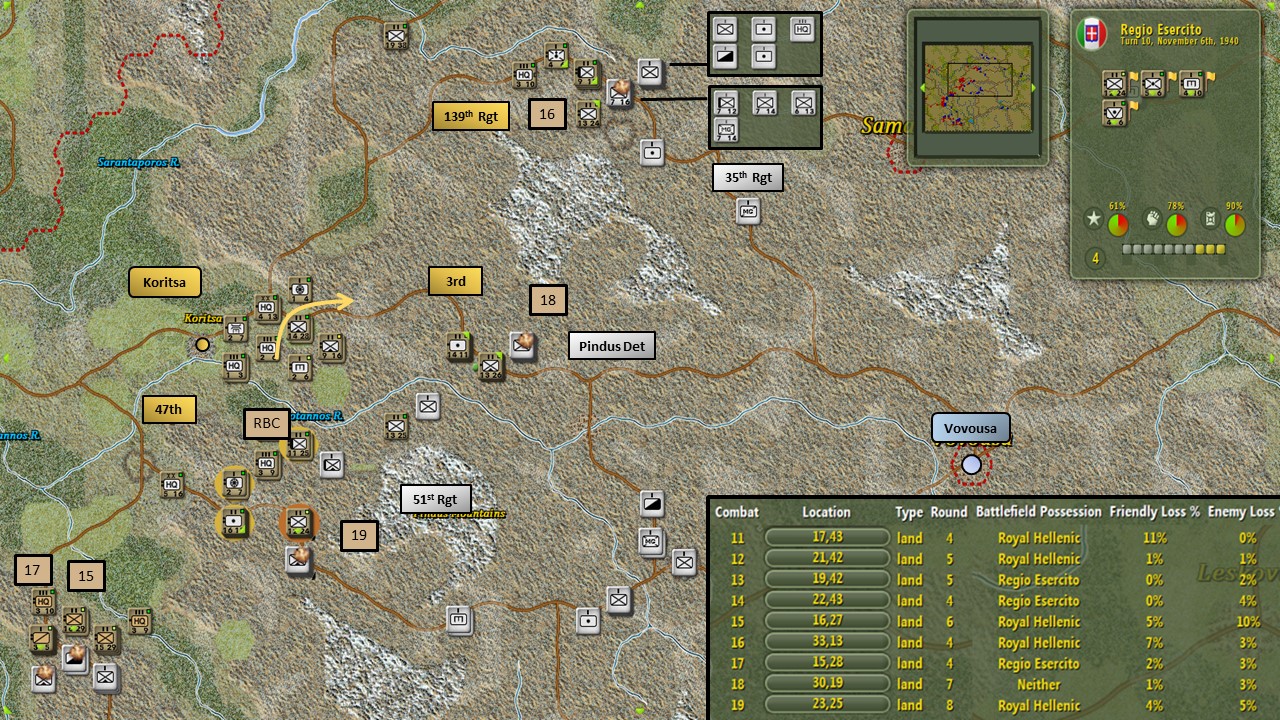Click the Italian flag roundel on the Regio Esercito panel

click(x=1093, y=33)
